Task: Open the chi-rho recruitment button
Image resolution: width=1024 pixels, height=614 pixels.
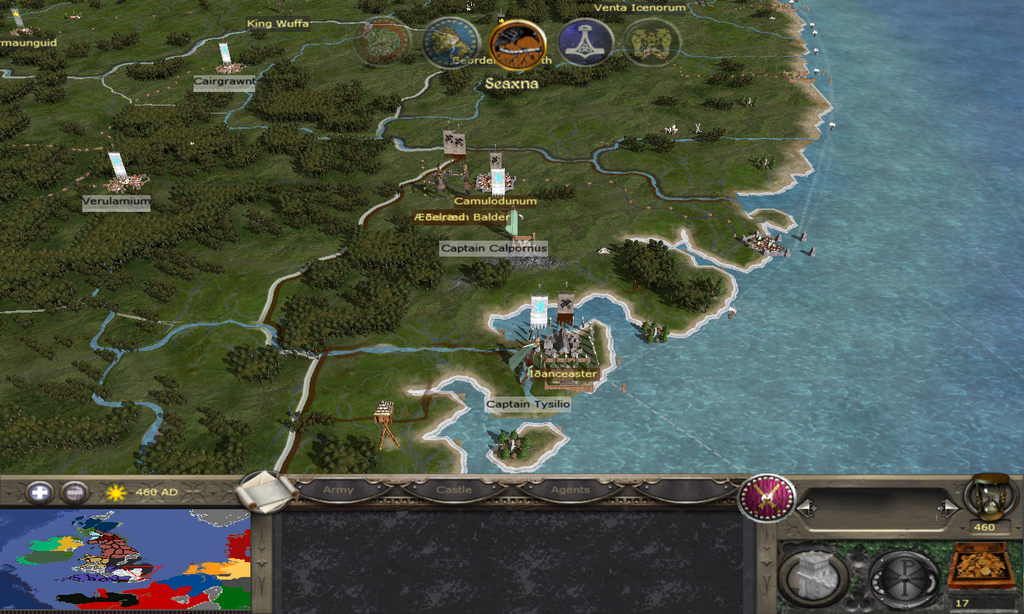Action: coord(903,577)
